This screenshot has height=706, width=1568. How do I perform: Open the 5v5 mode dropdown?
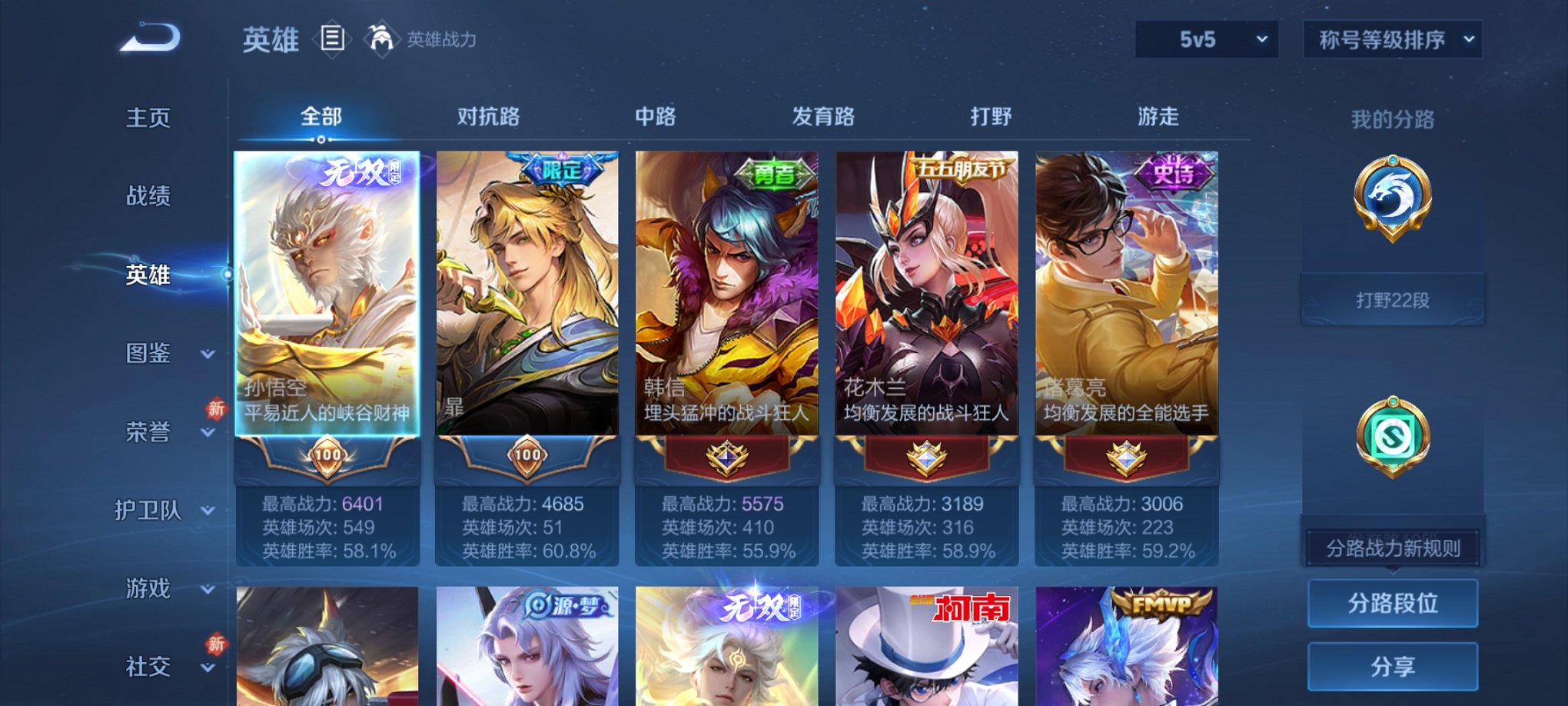tap(1207, 38)
